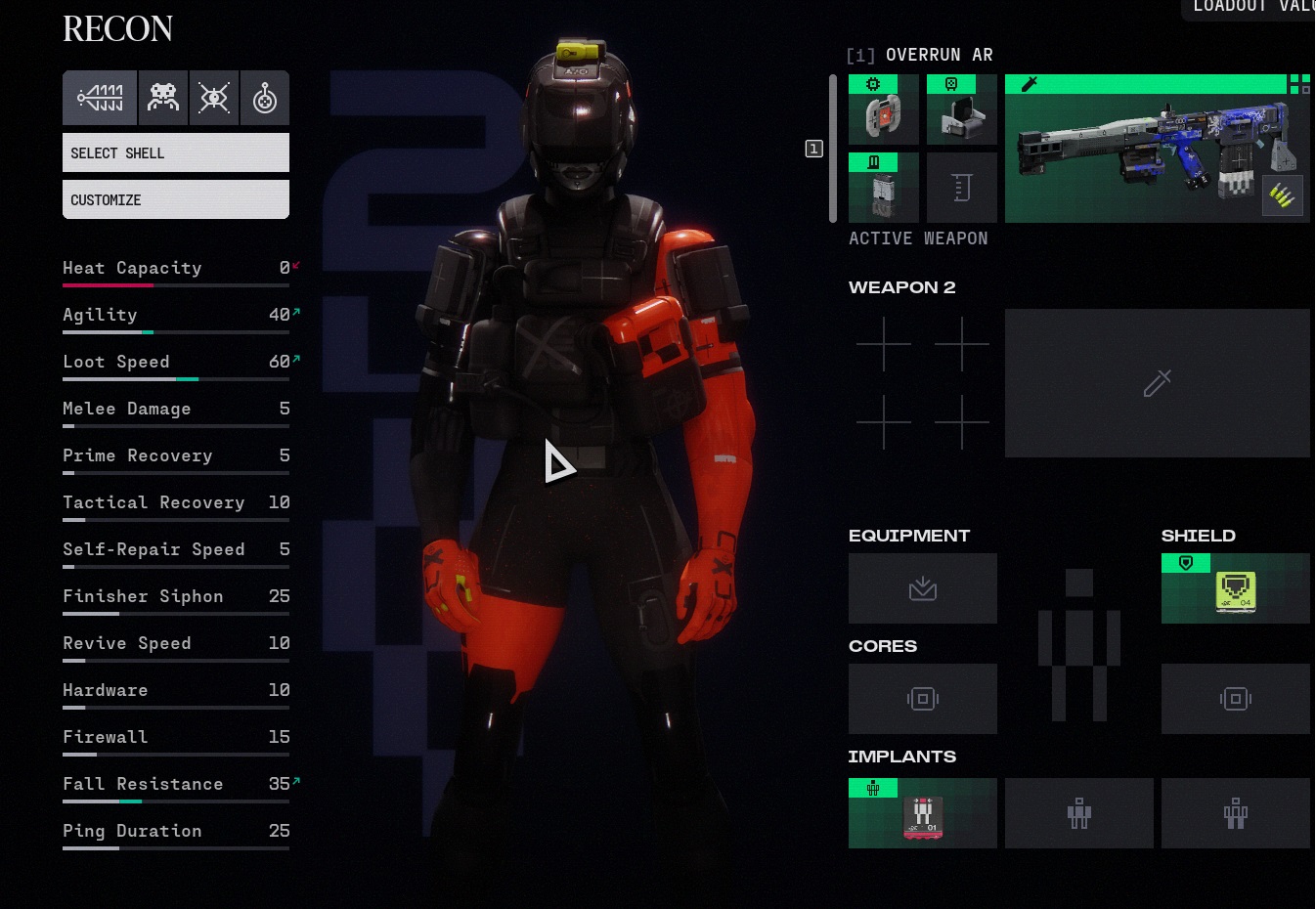Choose the crab-like creature ability icon
This screenshot has height=909, width=1316.
point(163,98)
